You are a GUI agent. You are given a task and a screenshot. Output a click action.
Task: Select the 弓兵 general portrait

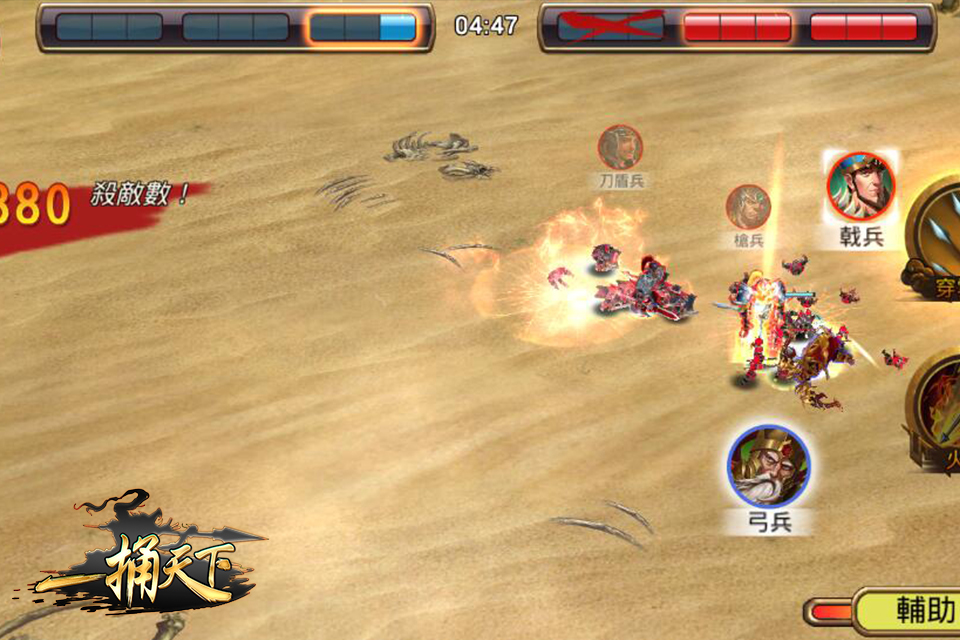[768, 466]
